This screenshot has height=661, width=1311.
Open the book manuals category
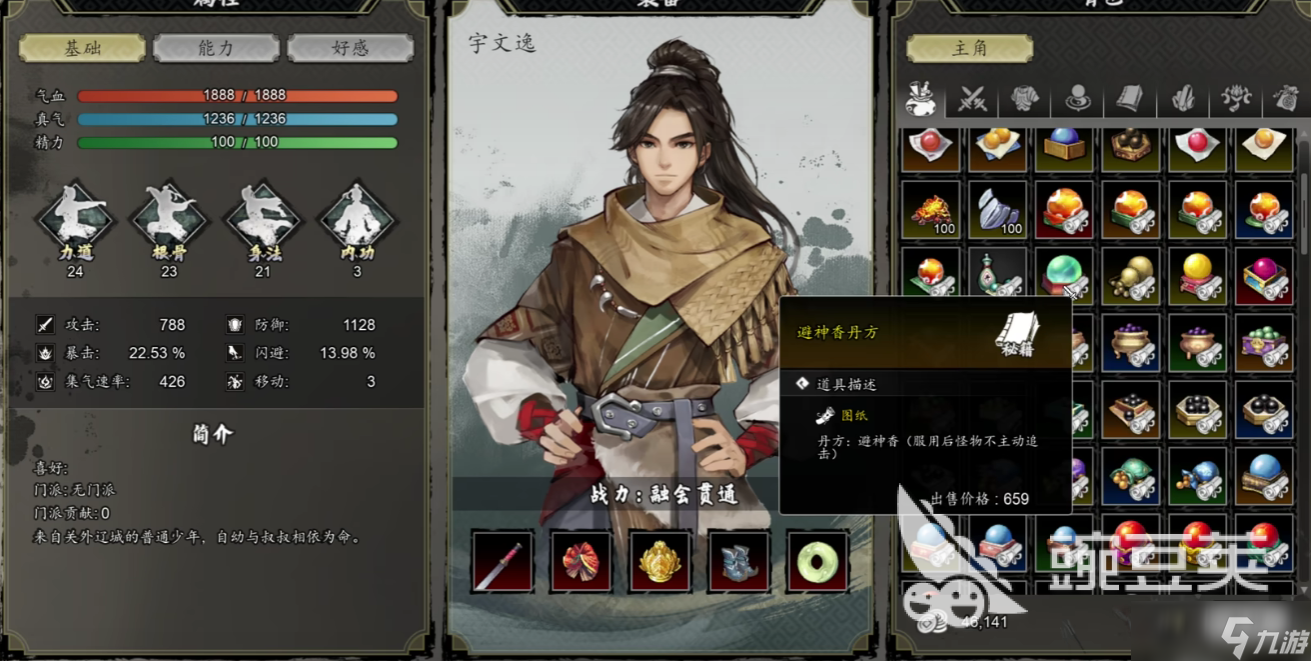1130,98
